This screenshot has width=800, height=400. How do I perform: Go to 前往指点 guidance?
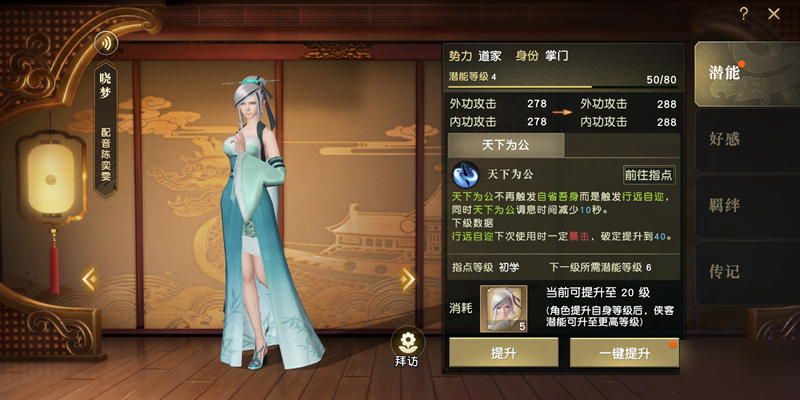(x=648, y=174)
